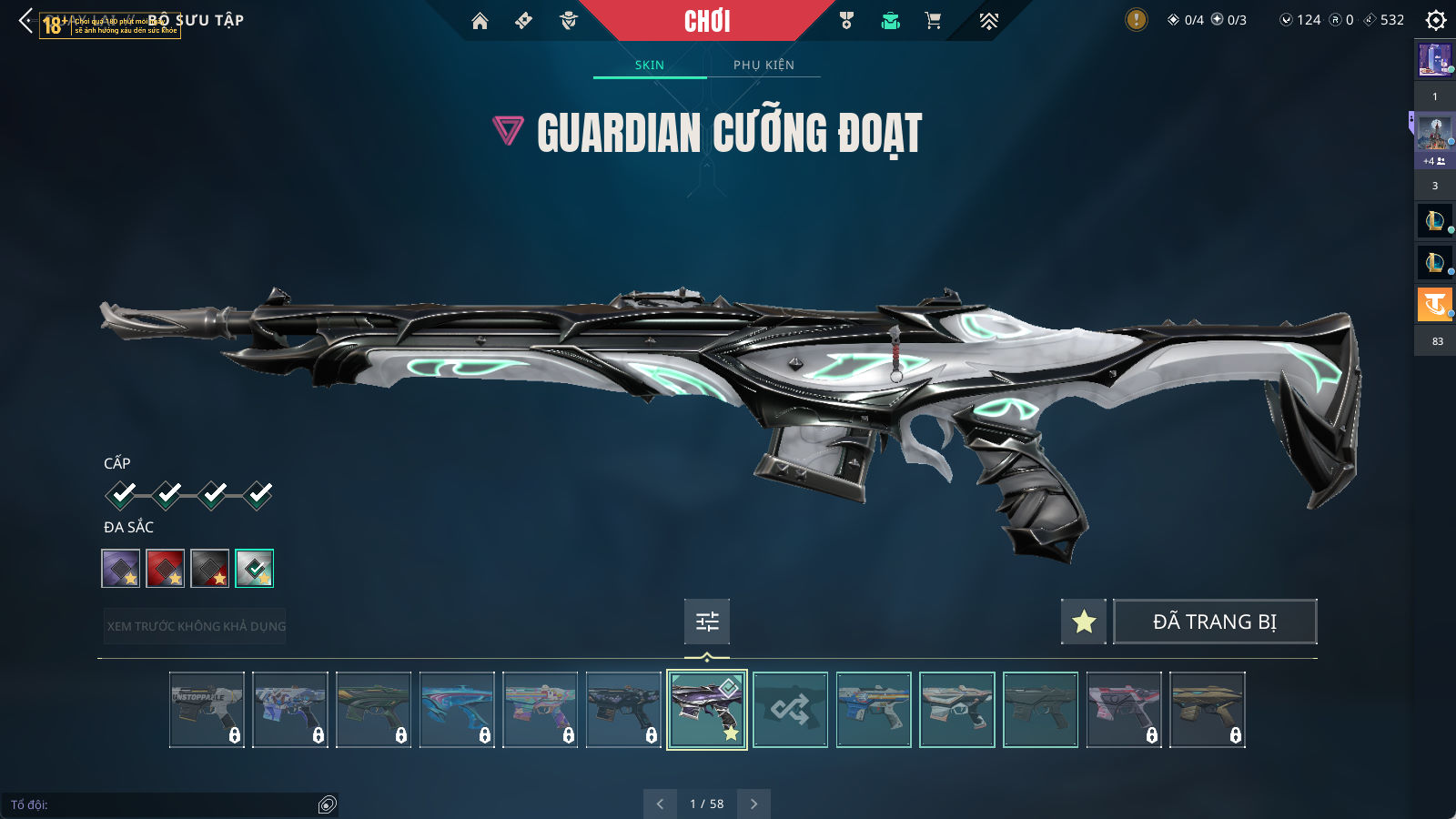Screen dimensions: 1456x819
Task: Click the ĐÃ TRANG BỊ equipped button
Action: pos(1215,622)
